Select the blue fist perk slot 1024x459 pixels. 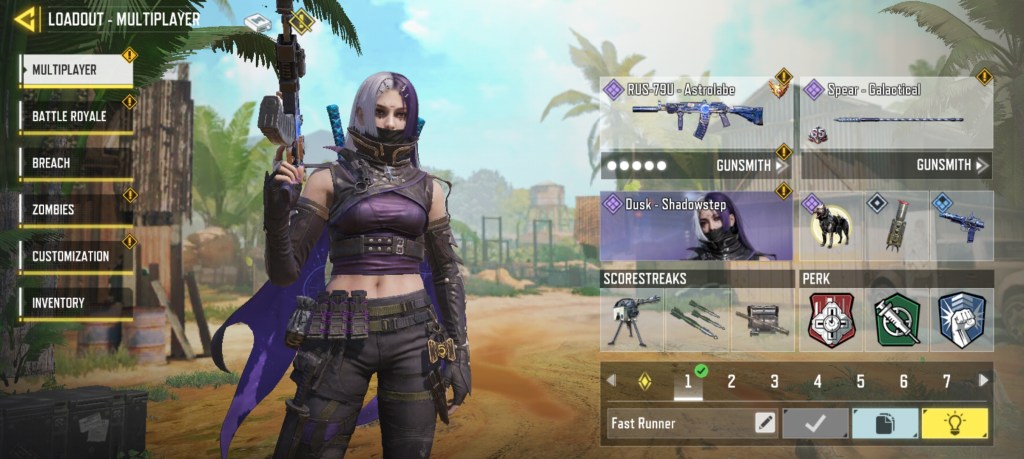[962, 320]
